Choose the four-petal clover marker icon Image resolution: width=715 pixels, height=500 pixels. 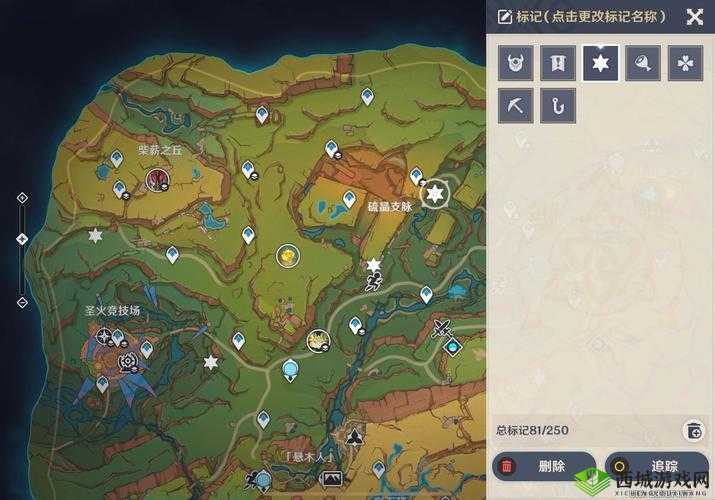[685, 63]
